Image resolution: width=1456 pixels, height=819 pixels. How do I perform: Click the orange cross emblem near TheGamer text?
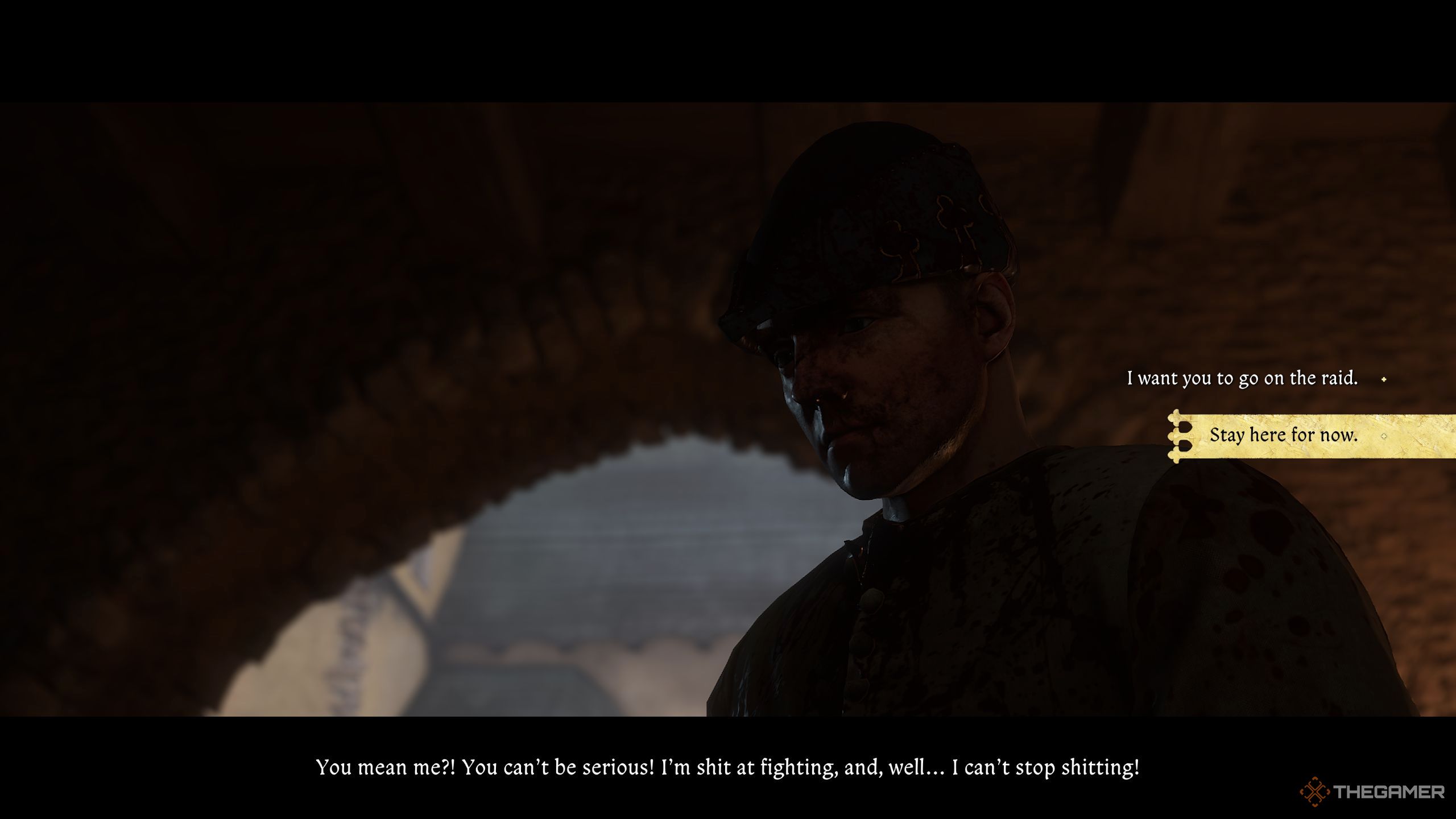click(1314, 791)
